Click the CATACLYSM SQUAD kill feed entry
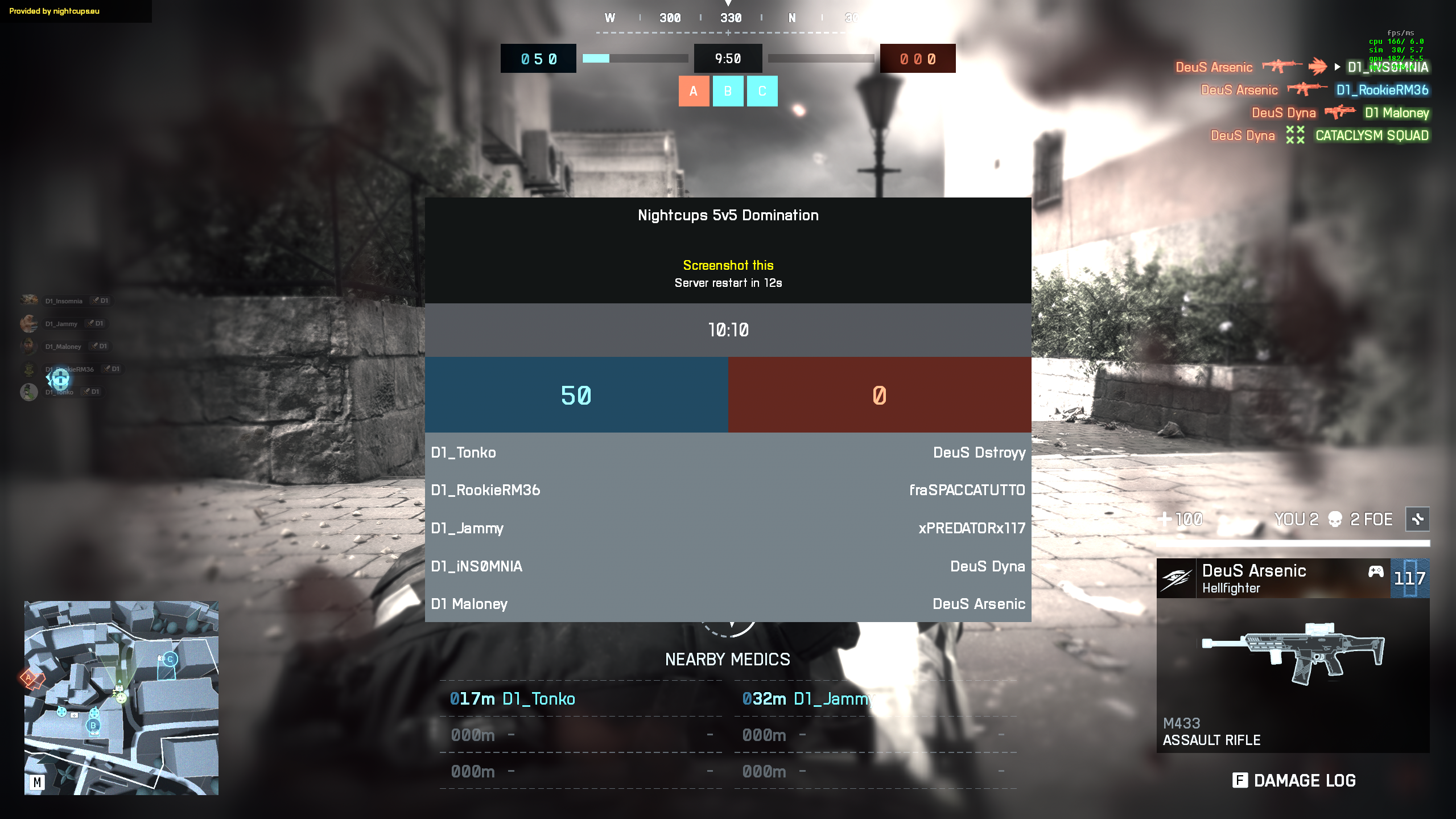The width and height of the screenshot is (1456, 819). 1371,135
